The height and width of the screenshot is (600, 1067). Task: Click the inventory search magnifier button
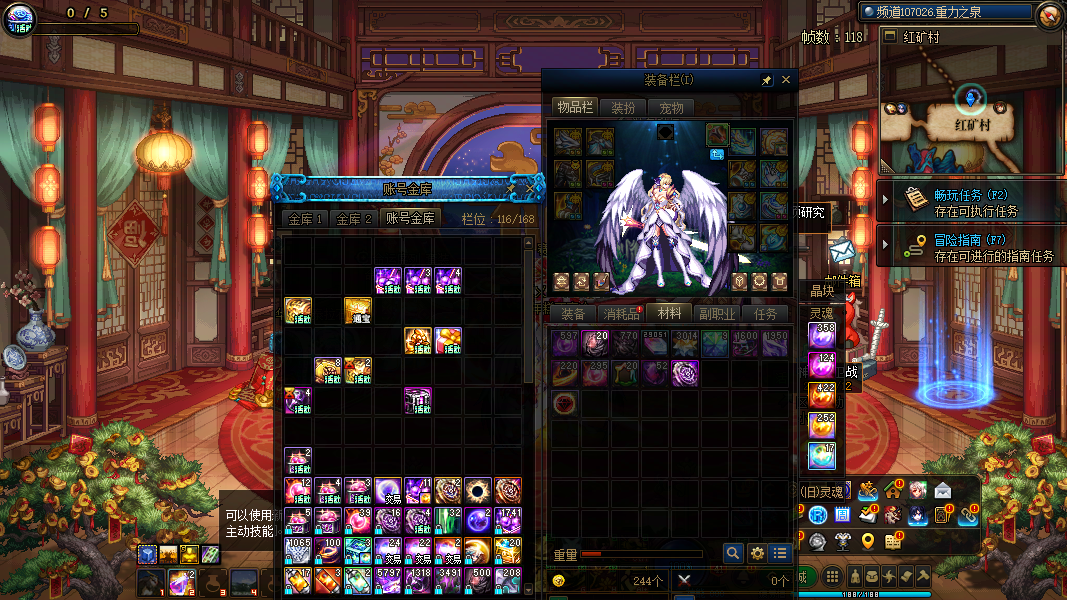pos(733,553)
